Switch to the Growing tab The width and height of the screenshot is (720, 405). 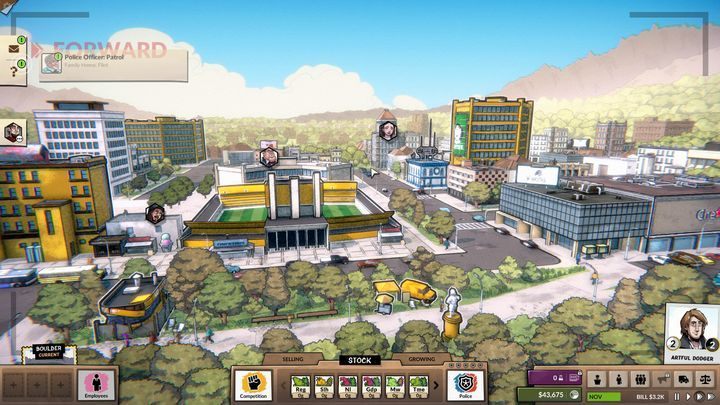[x=418, y=360]
